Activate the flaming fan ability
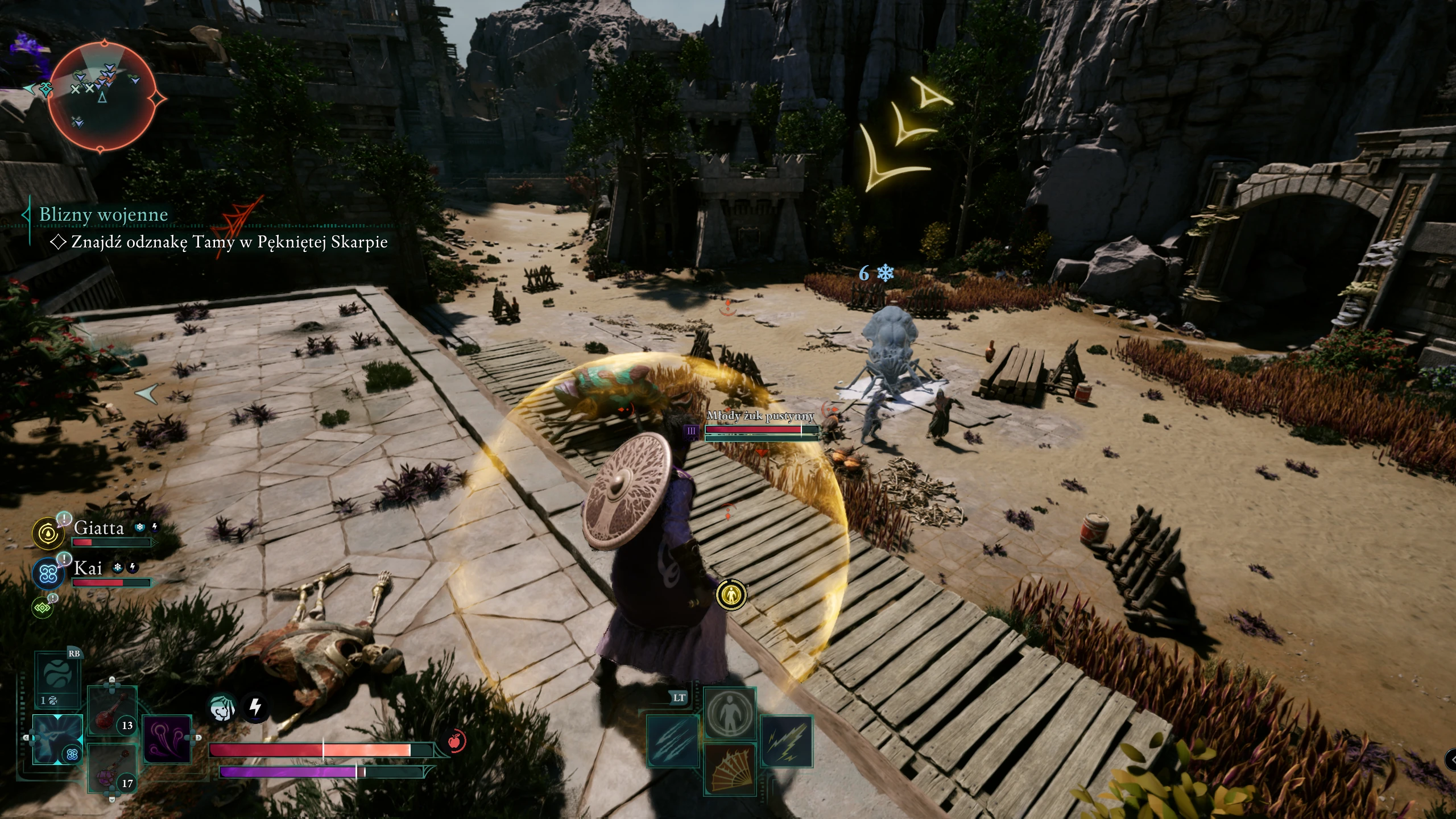The height and width of the screenshot is (819, 1456). (730, 769)
